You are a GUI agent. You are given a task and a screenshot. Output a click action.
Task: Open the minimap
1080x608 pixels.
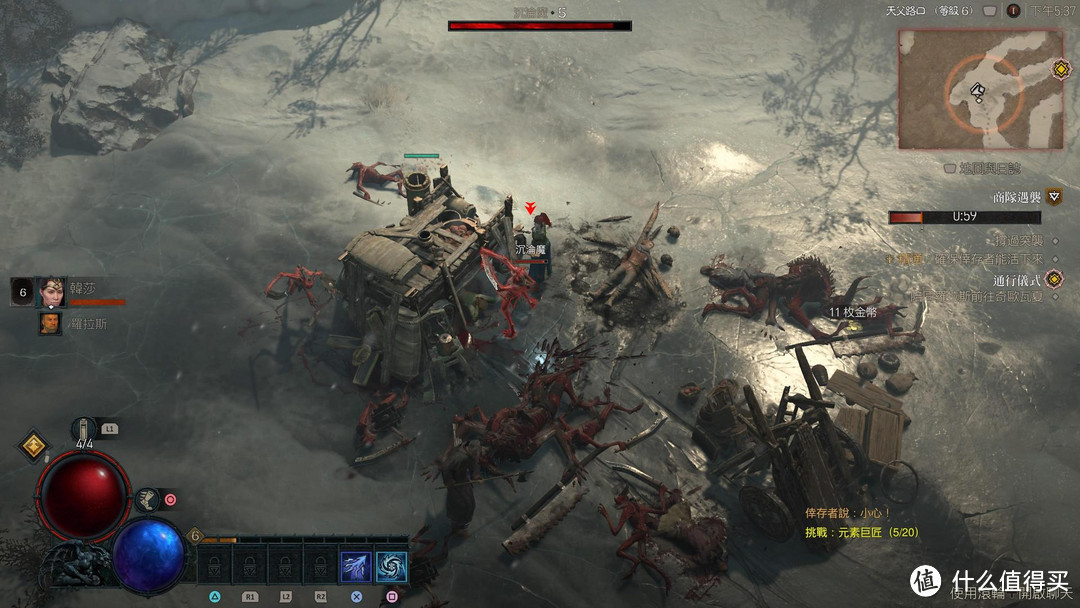coord(980,88)
